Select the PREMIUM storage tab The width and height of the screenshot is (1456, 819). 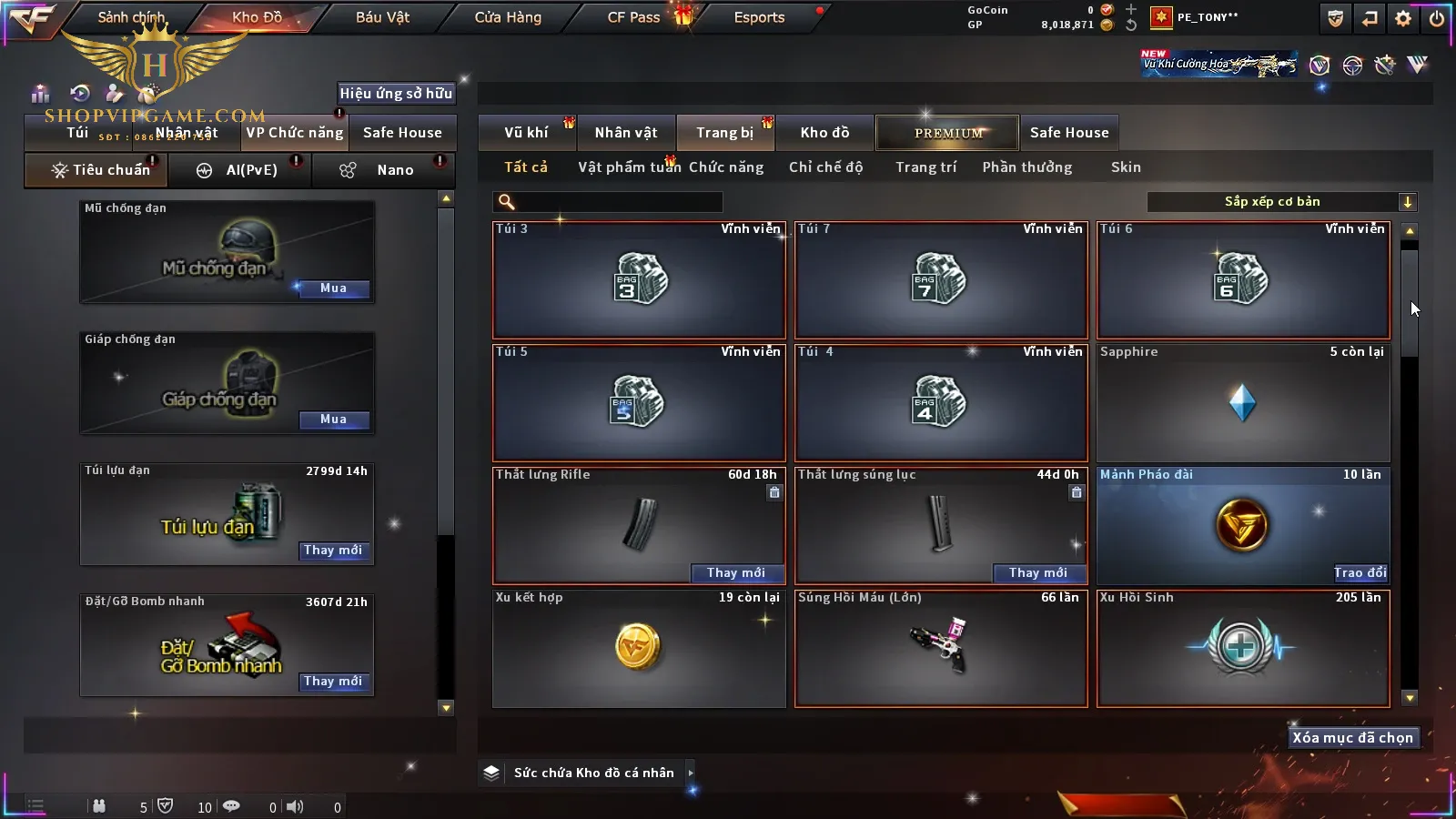(x=947, y=133)
